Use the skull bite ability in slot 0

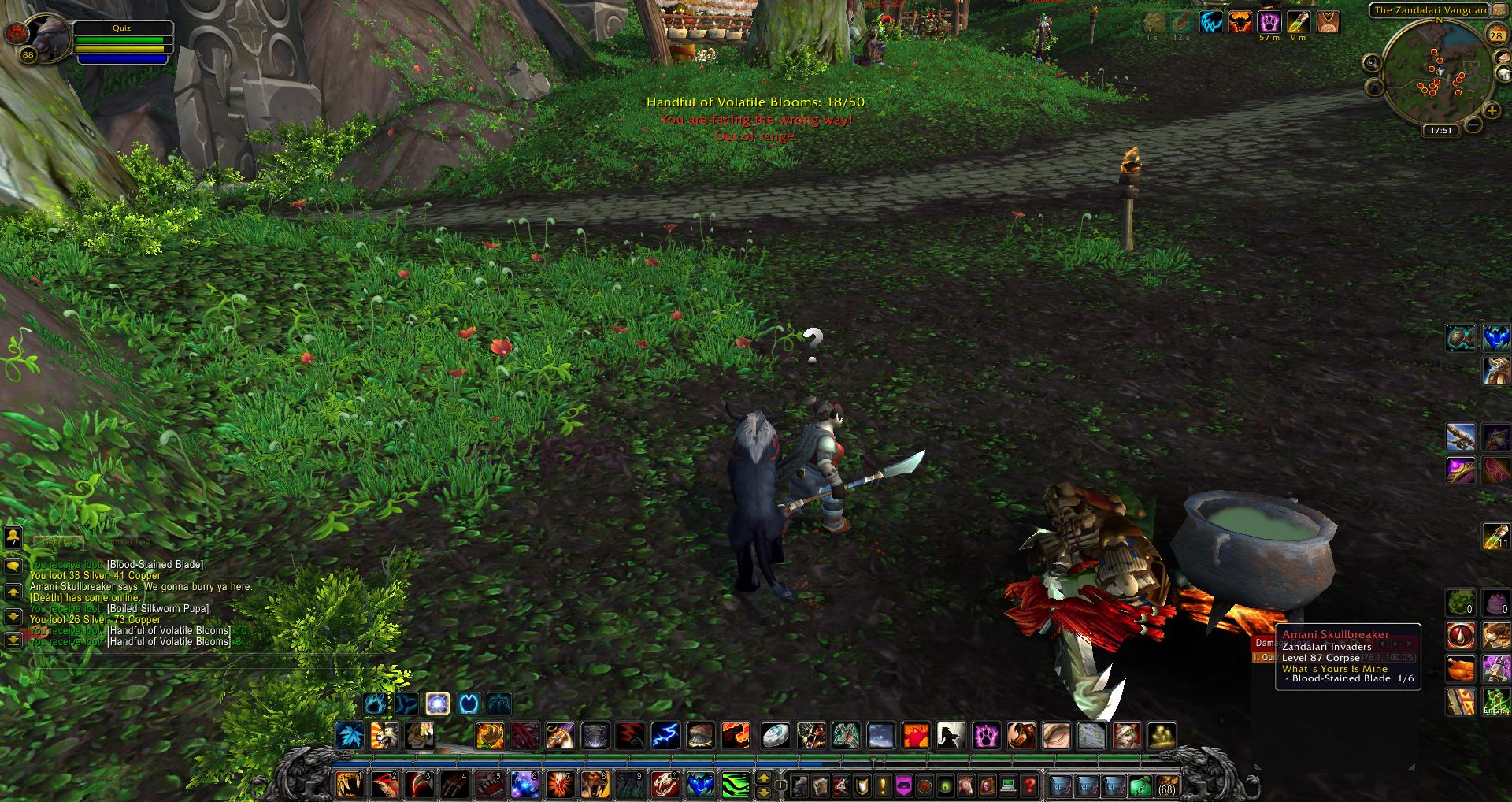[x=665, y=785]
